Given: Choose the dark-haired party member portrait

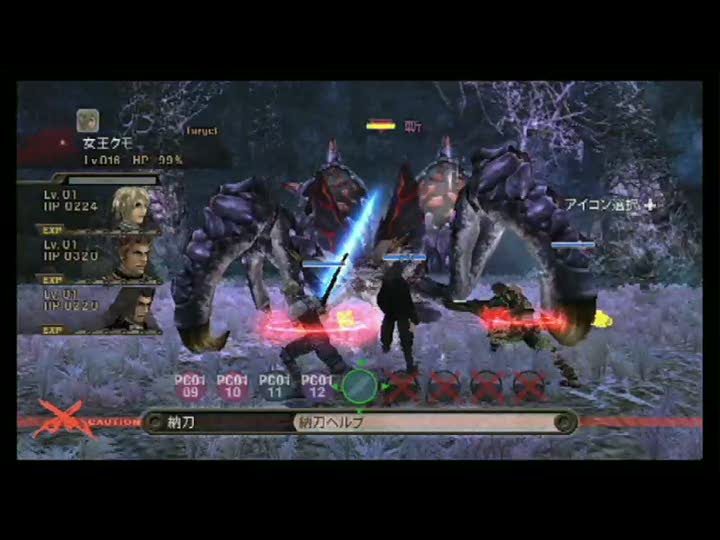Looking at the screenshot, I should coord(135,308).
